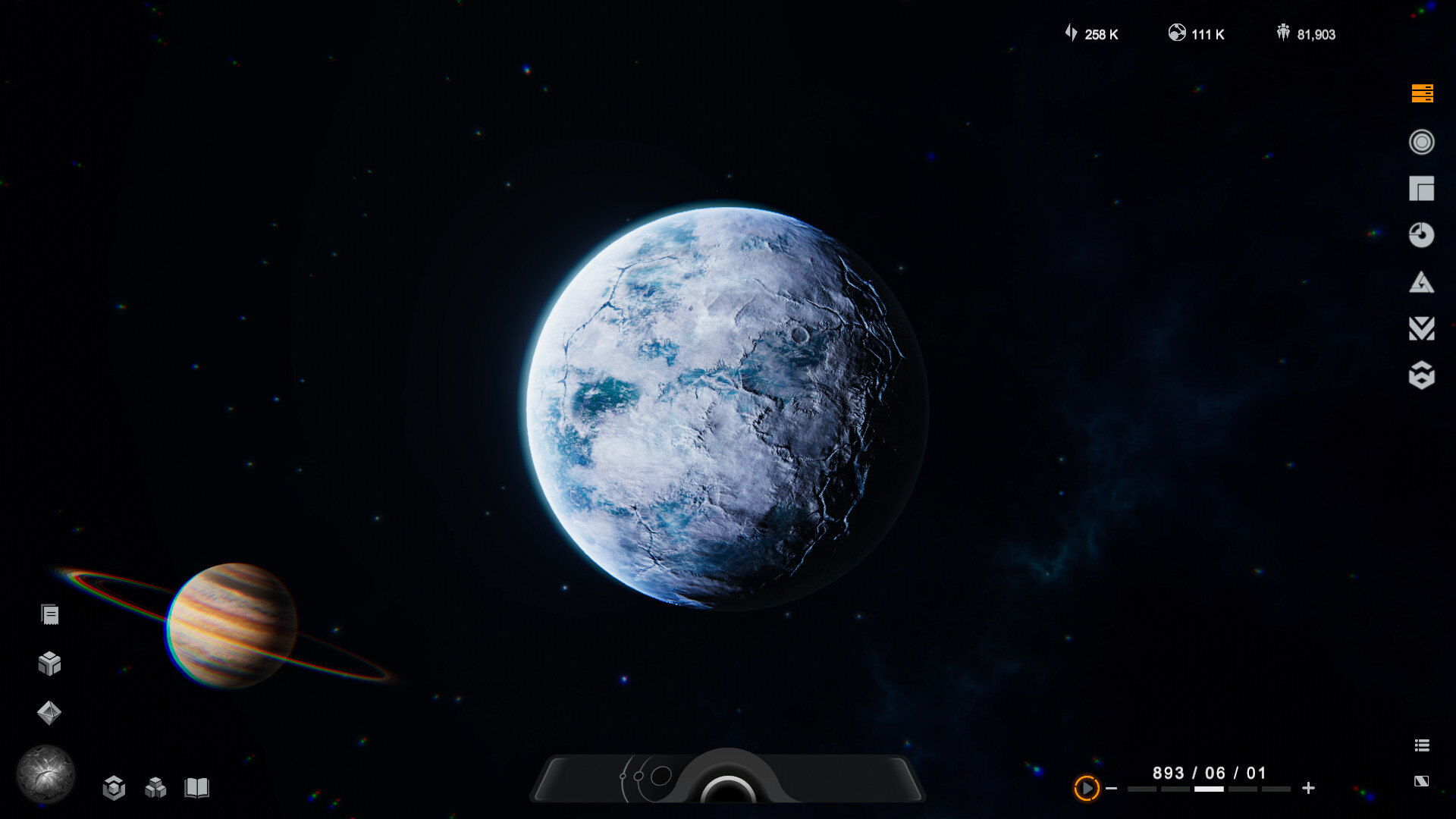This screenshot has width=1456, height=819.
Task: Open the highlighted orange menu at top right
Action: pos(1422,93)
